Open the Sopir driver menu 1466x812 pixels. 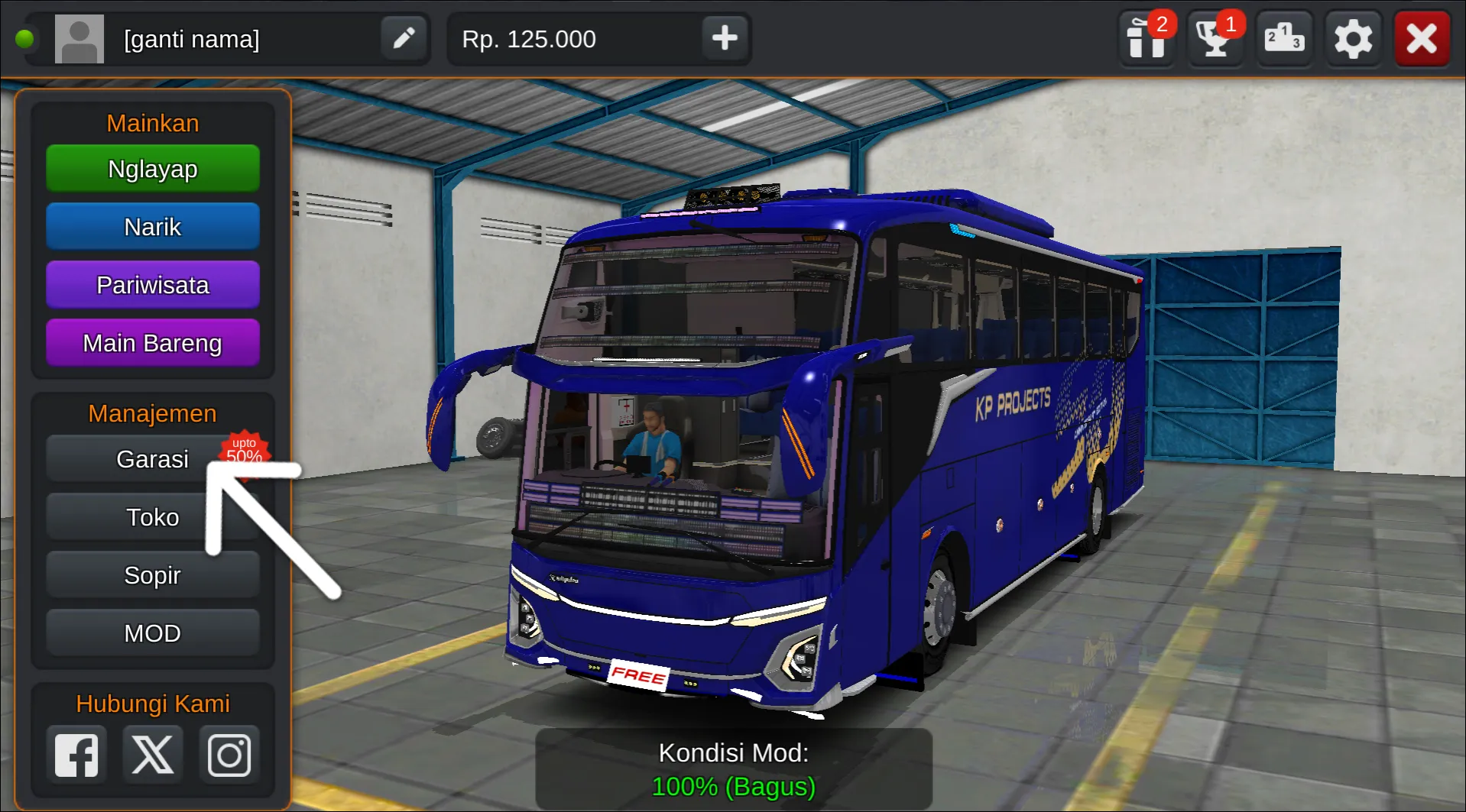152,574
